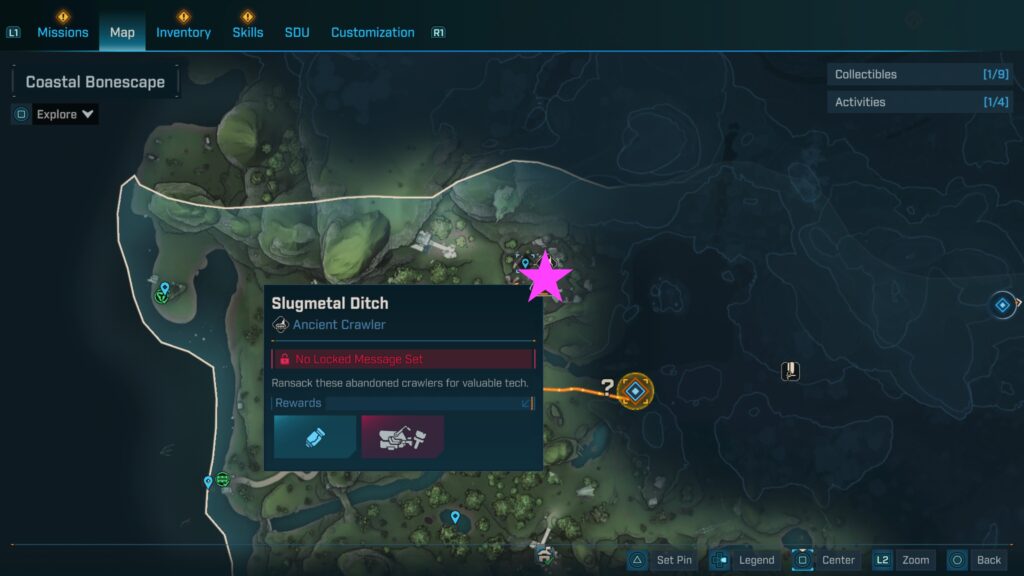Go to the Skills tab

click(247, 32)
